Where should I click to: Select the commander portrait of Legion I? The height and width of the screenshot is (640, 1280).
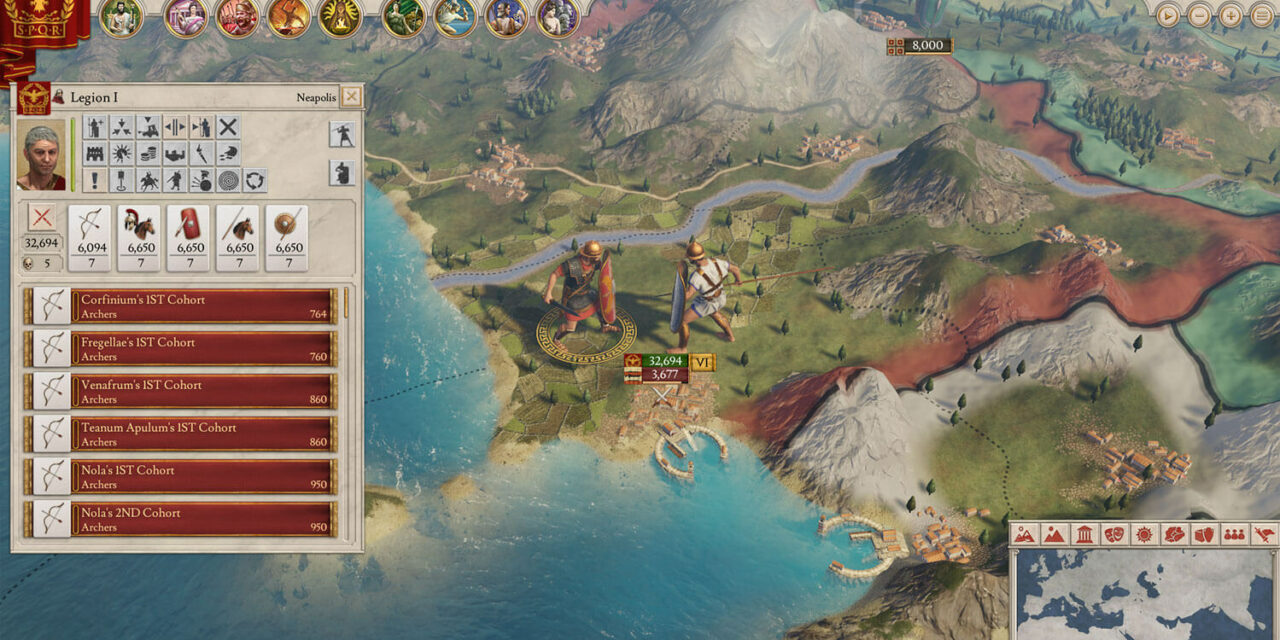pyautogui.click(x=41, y=155)
